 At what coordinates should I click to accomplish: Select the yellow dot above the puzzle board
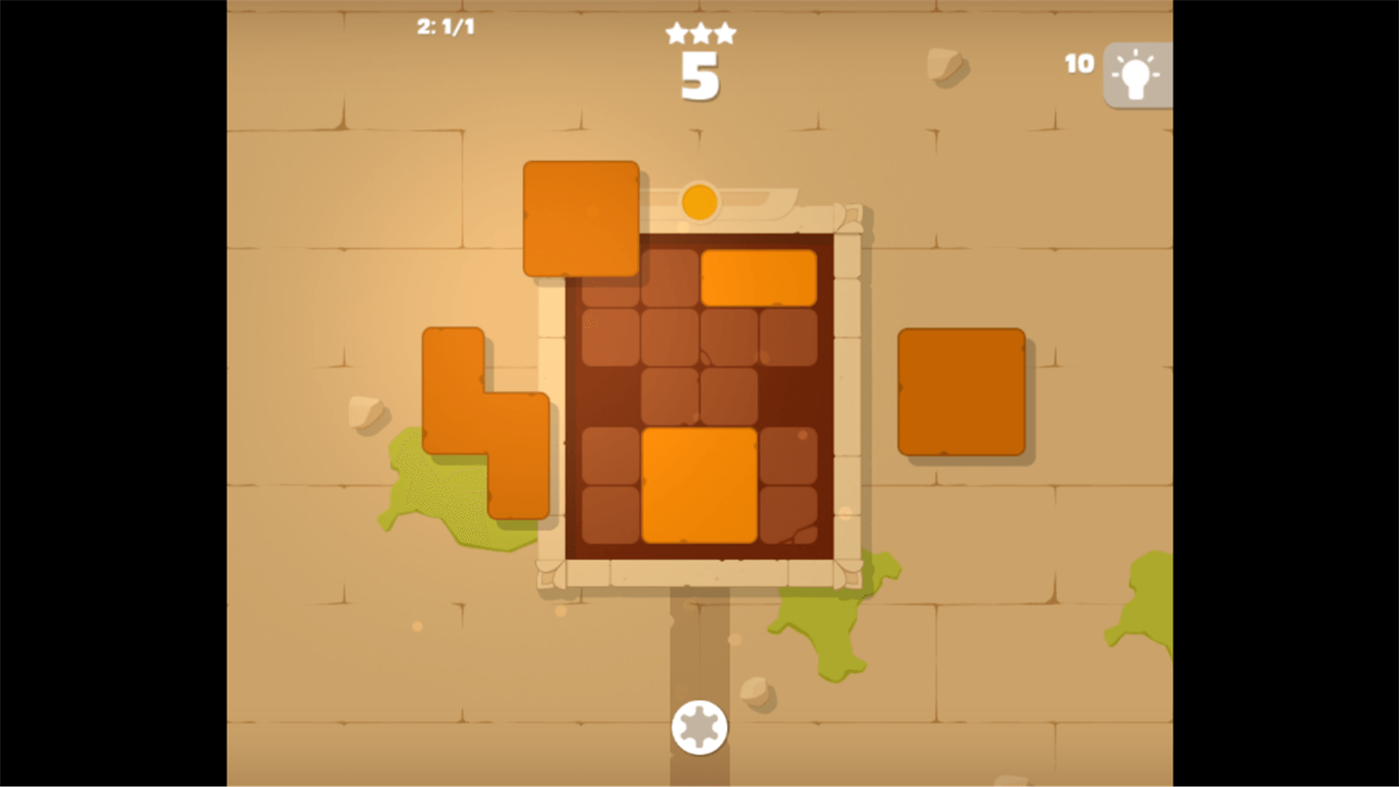tap(698, 200)
